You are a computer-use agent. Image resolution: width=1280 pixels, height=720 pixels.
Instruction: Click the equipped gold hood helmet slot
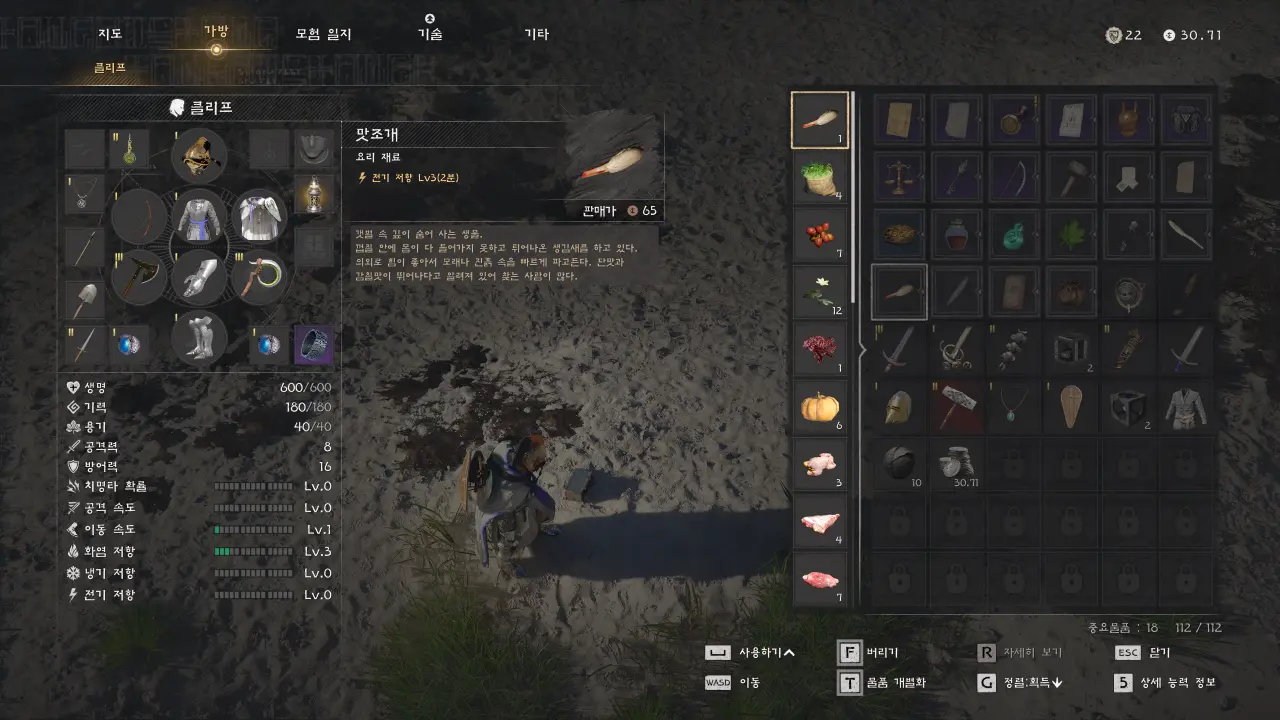coord(199,156)
